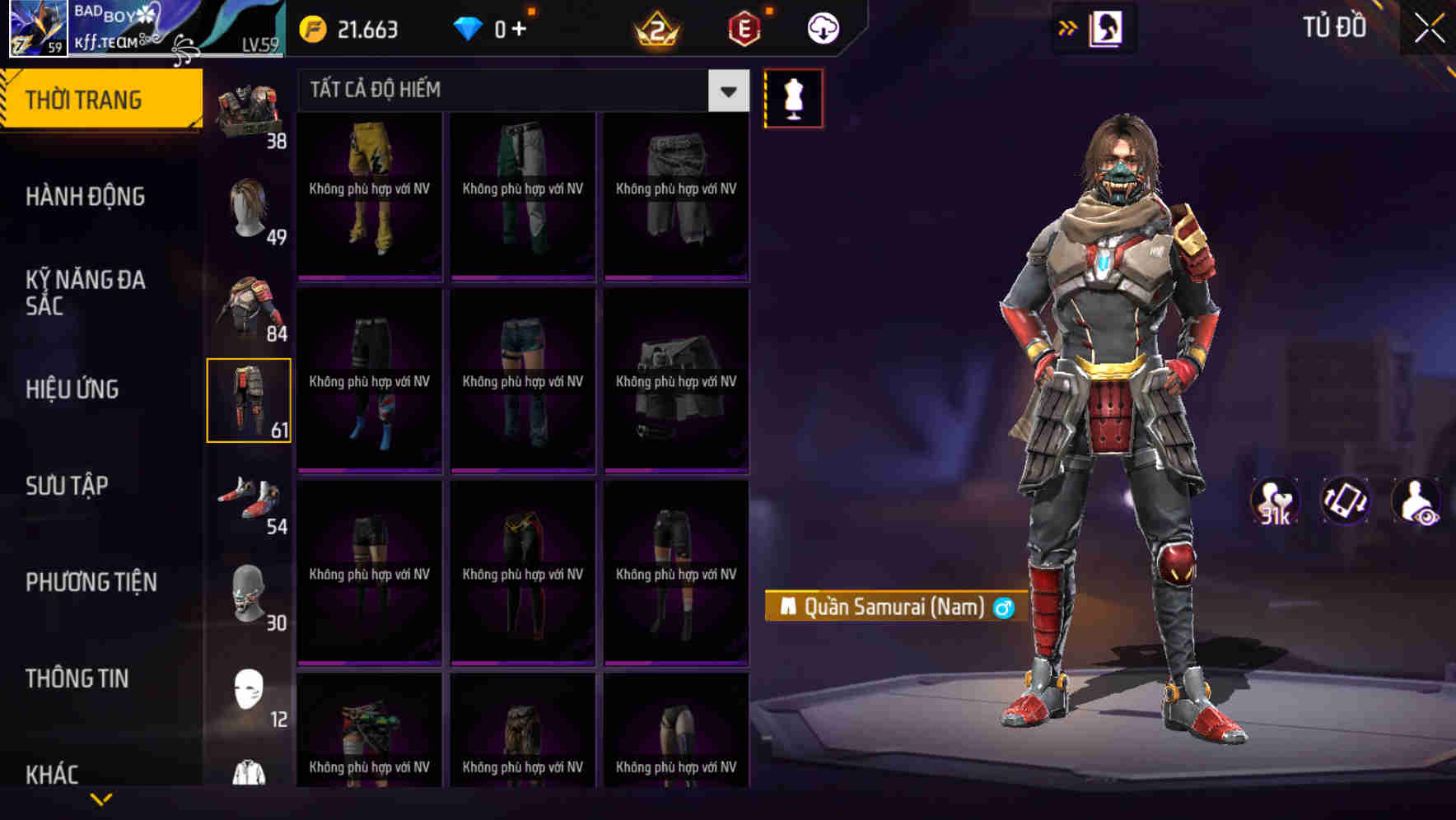Open the HIỆU ỨNG menu section

click(x=74, y=389)
